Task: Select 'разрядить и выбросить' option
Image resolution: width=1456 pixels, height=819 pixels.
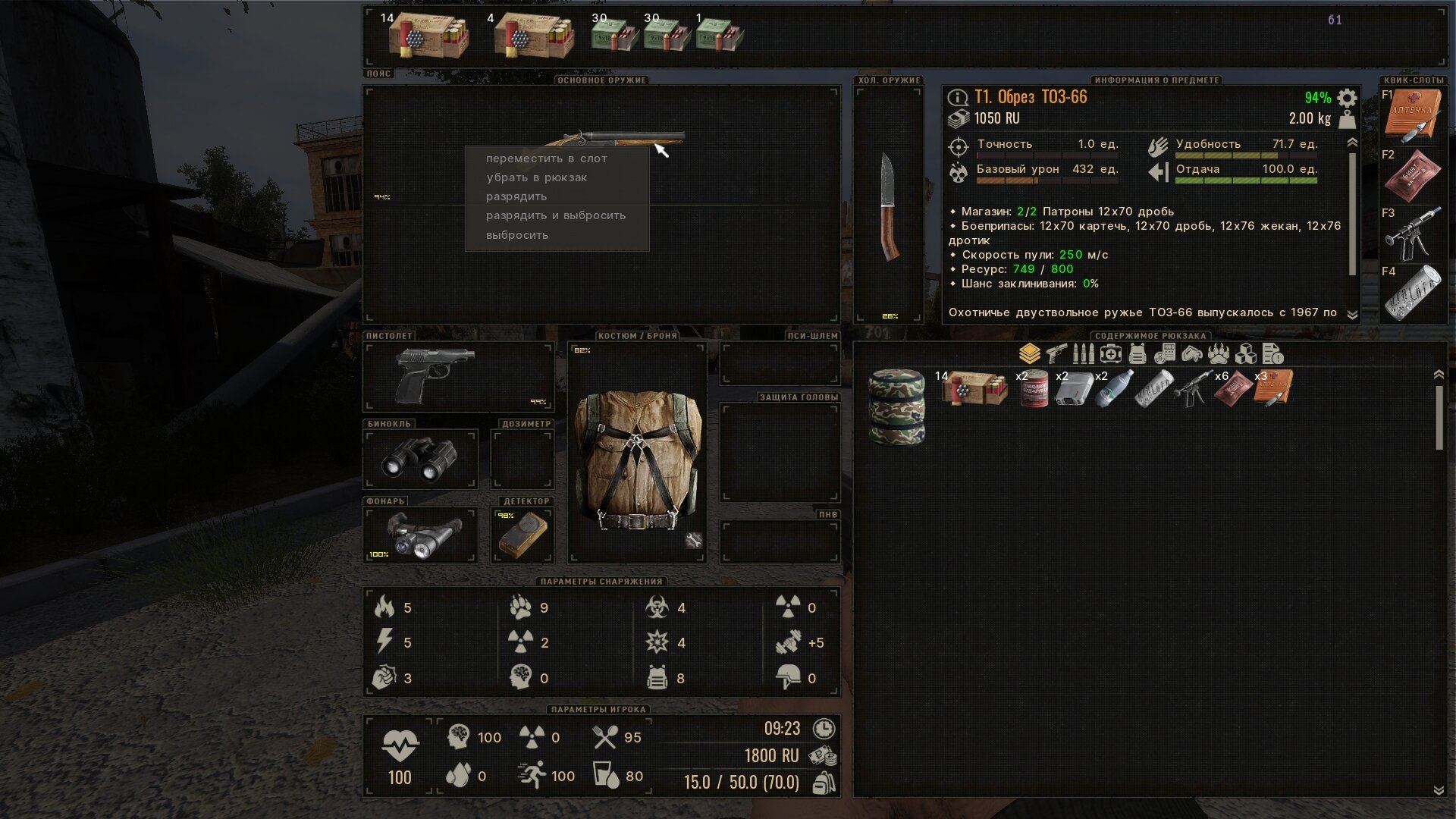Action: [x=555, y=215]
